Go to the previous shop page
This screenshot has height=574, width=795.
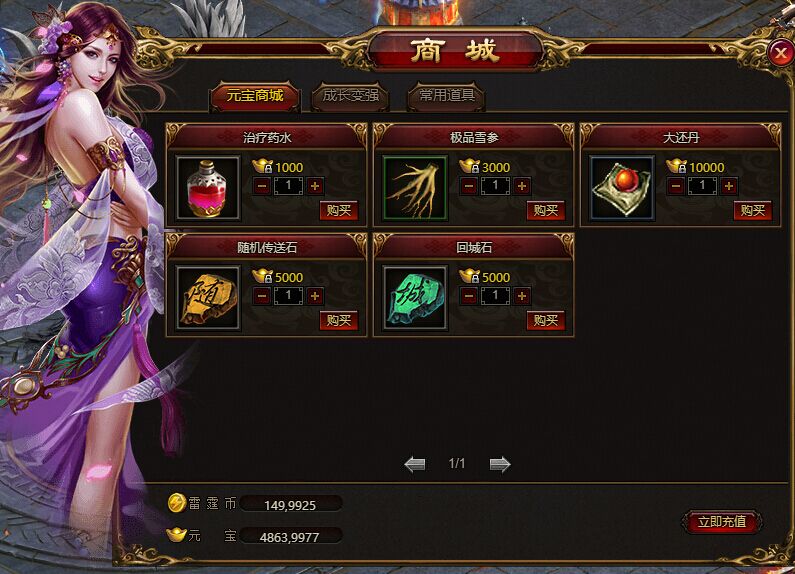(x=415, y=464)
